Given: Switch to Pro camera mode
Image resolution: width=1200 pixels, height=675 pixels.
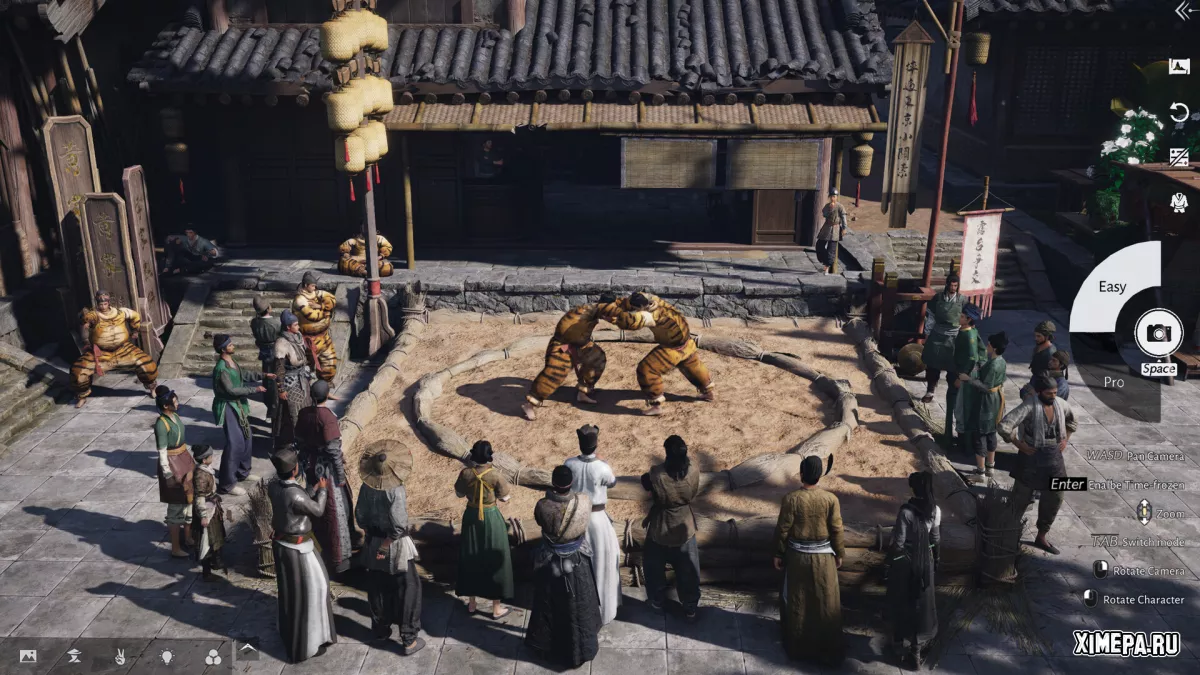Looking at the screenshot, I should [1113, 381].
